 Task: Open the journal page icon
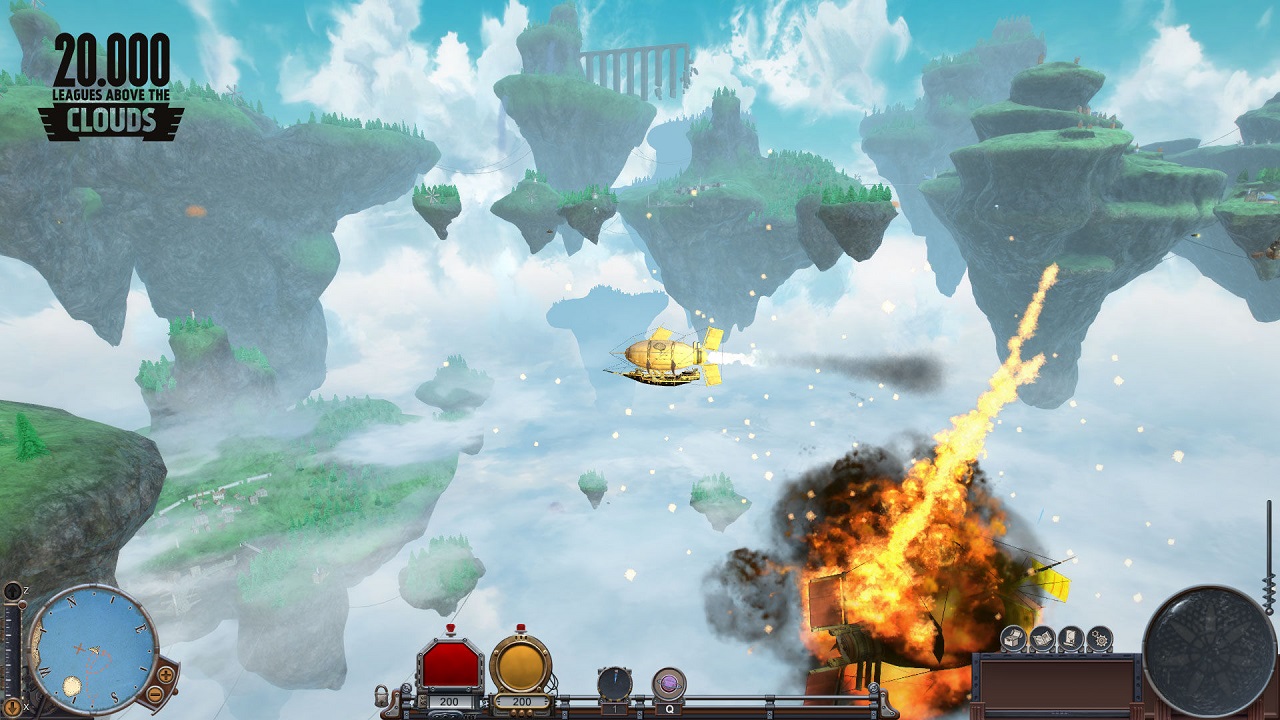tap(1070, 637)
